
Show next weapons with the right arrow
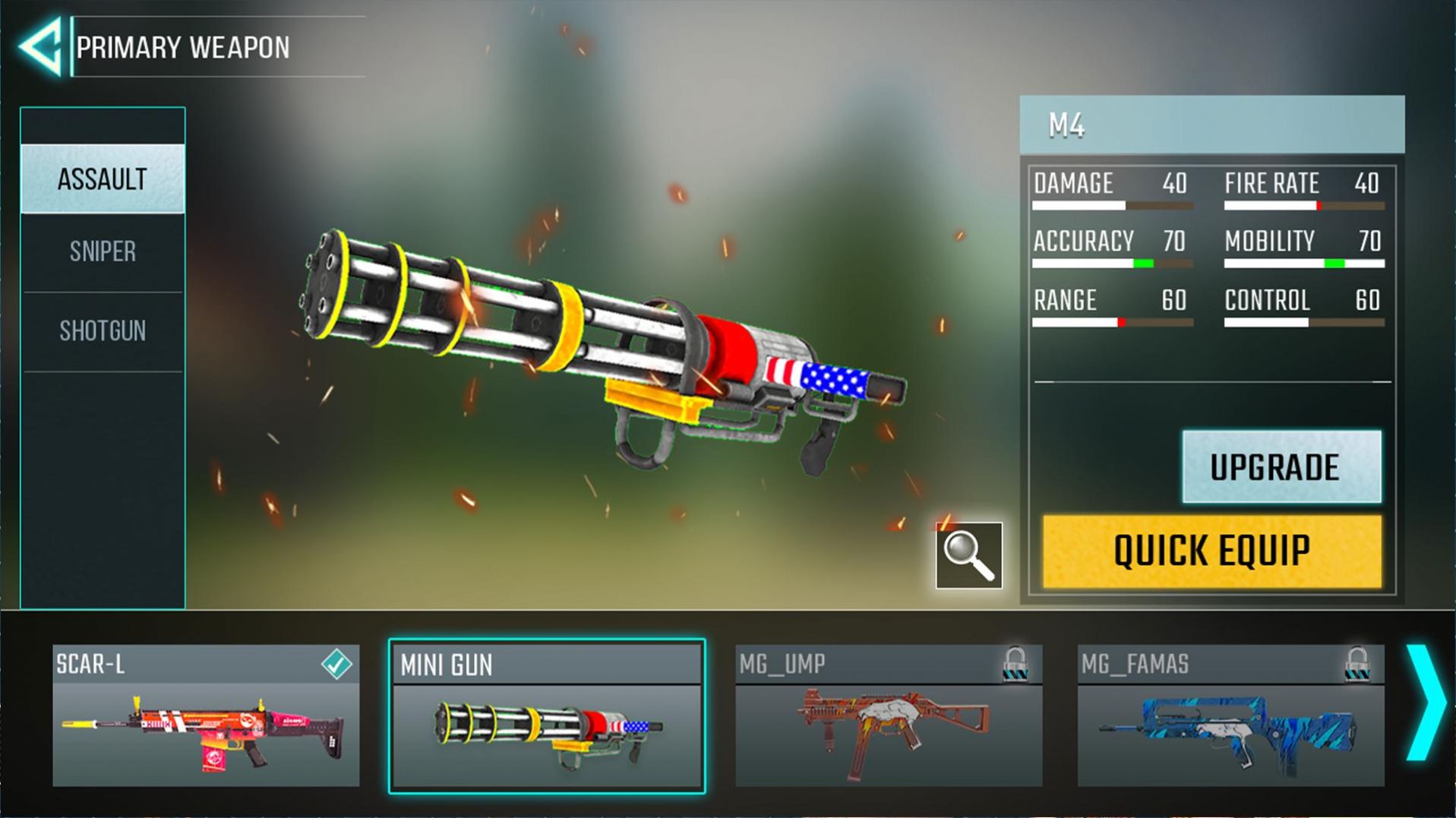[1426, 703]
